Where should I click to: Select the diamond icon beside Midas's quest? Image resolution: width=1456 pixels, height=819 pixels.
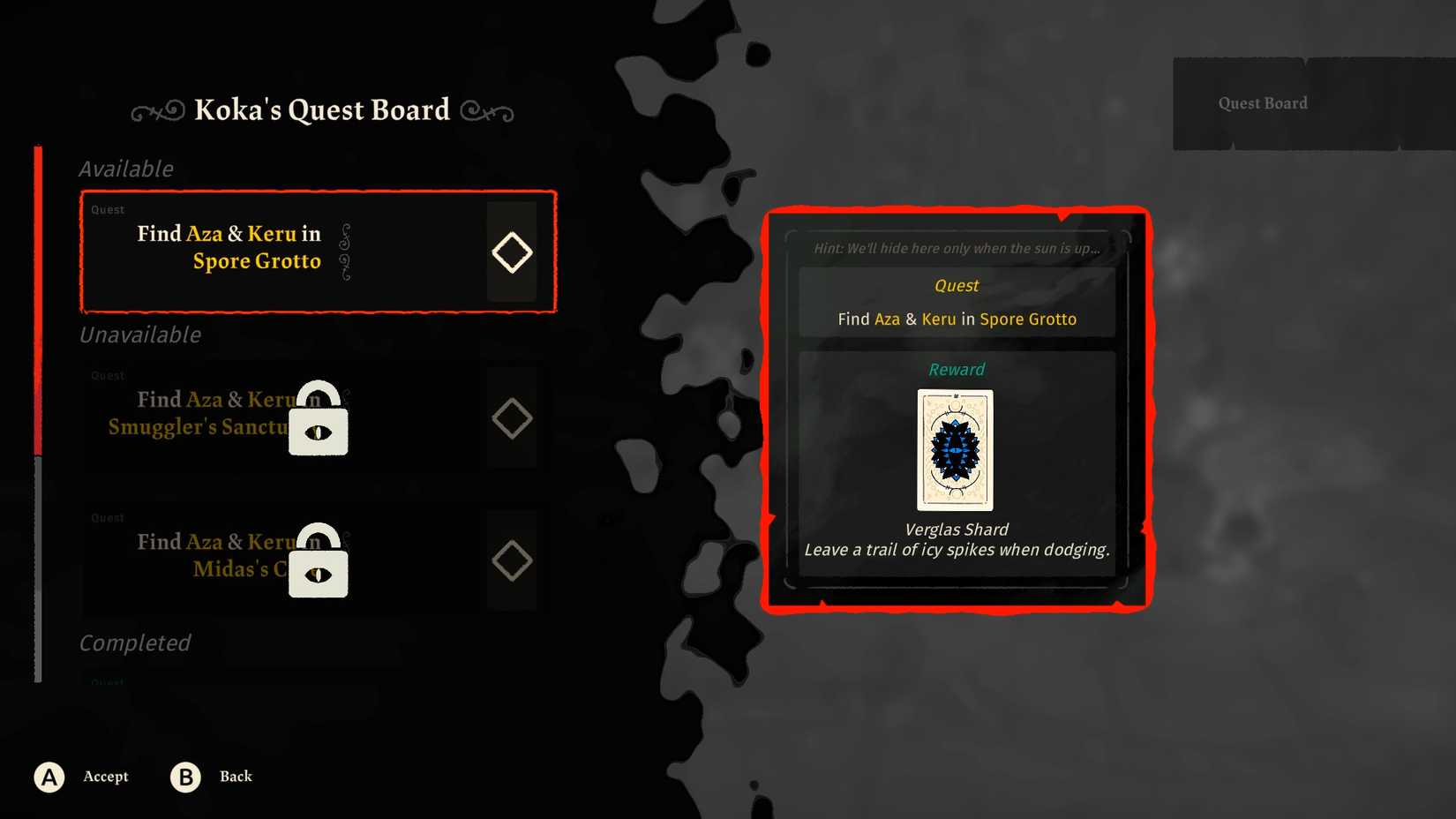tap(512, 559)
